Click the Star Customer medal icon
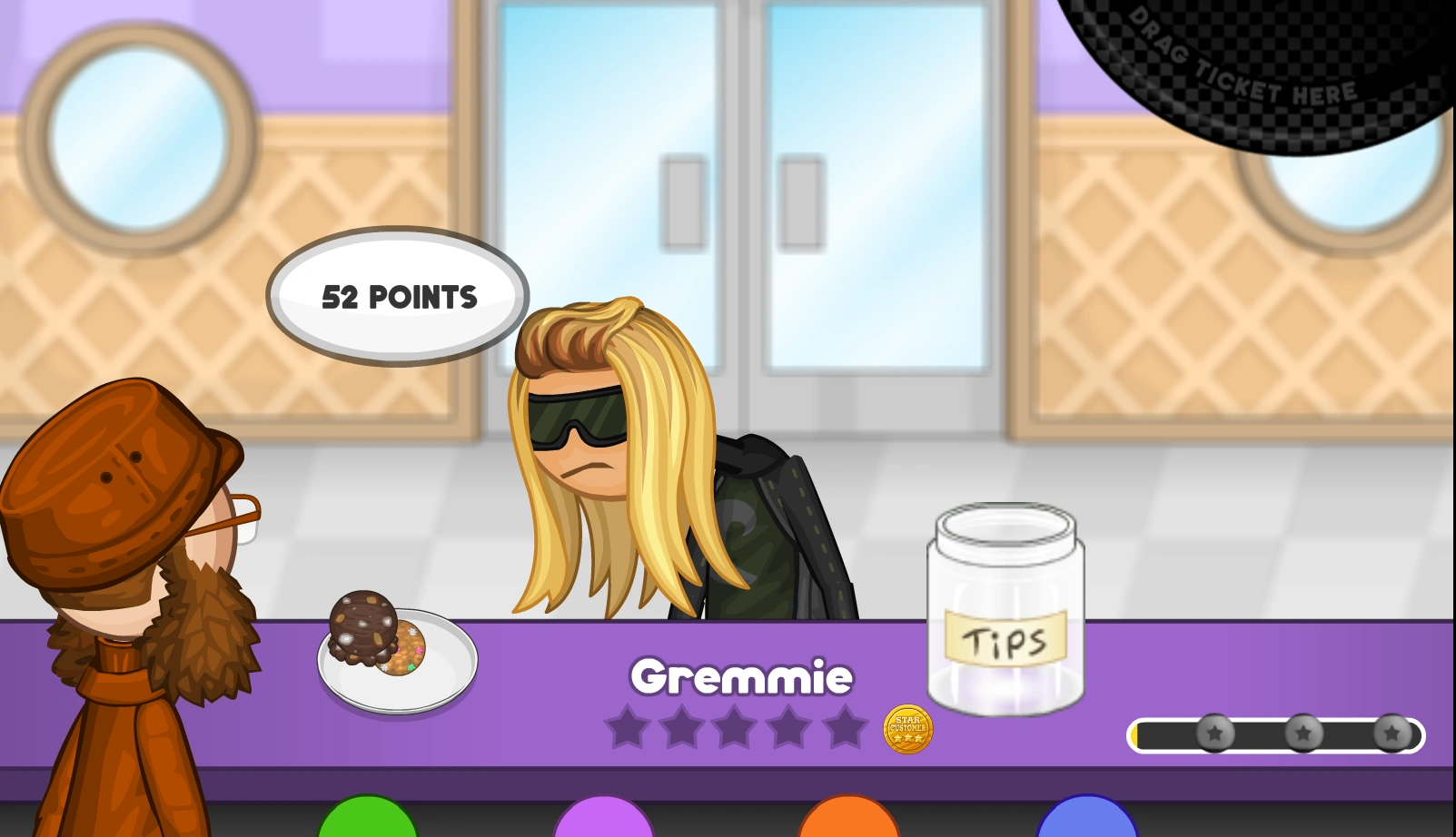The image size is (1456, 837). (906, 731)
